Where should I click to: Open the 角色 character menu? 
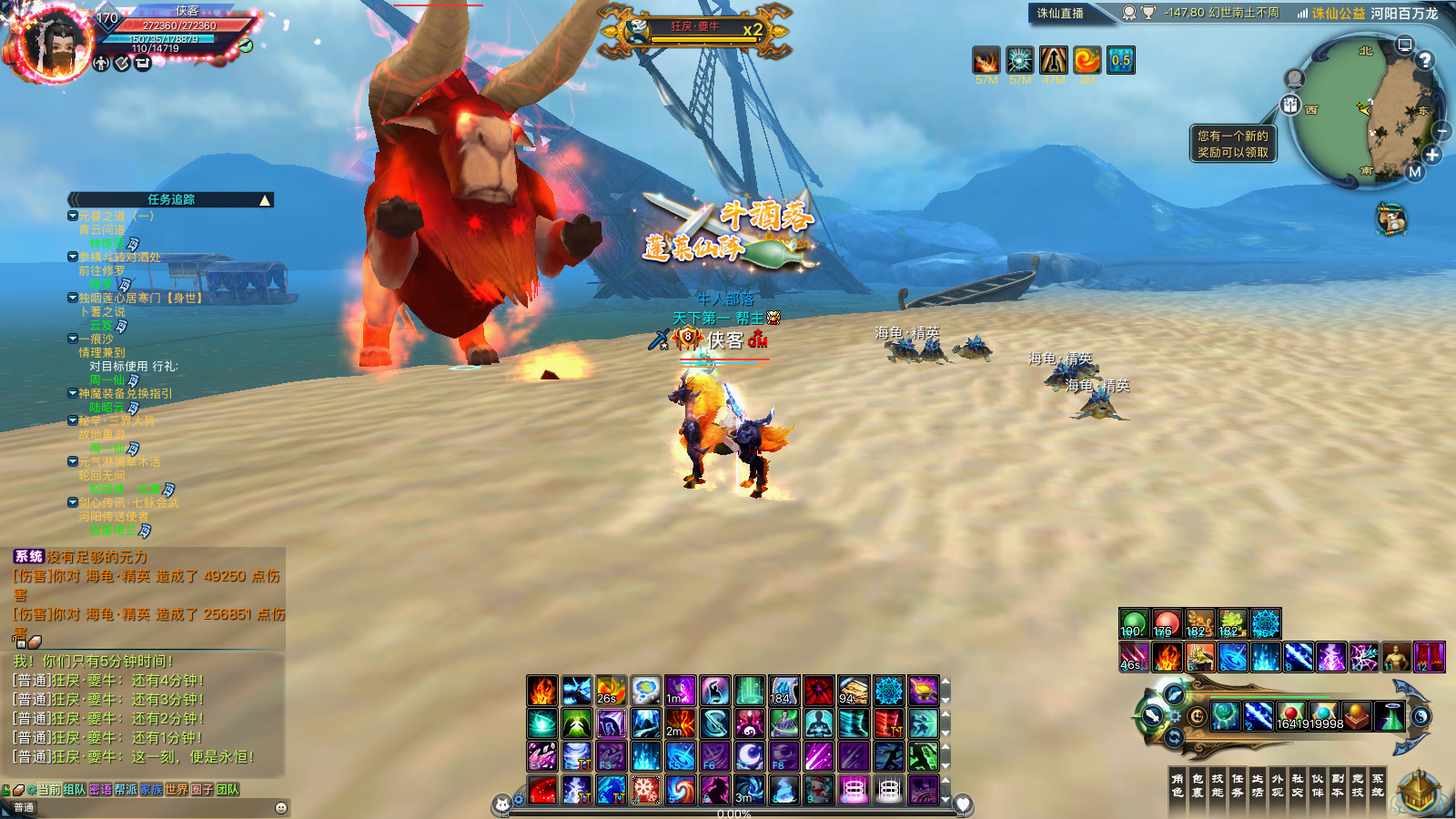click(1178, 785)
